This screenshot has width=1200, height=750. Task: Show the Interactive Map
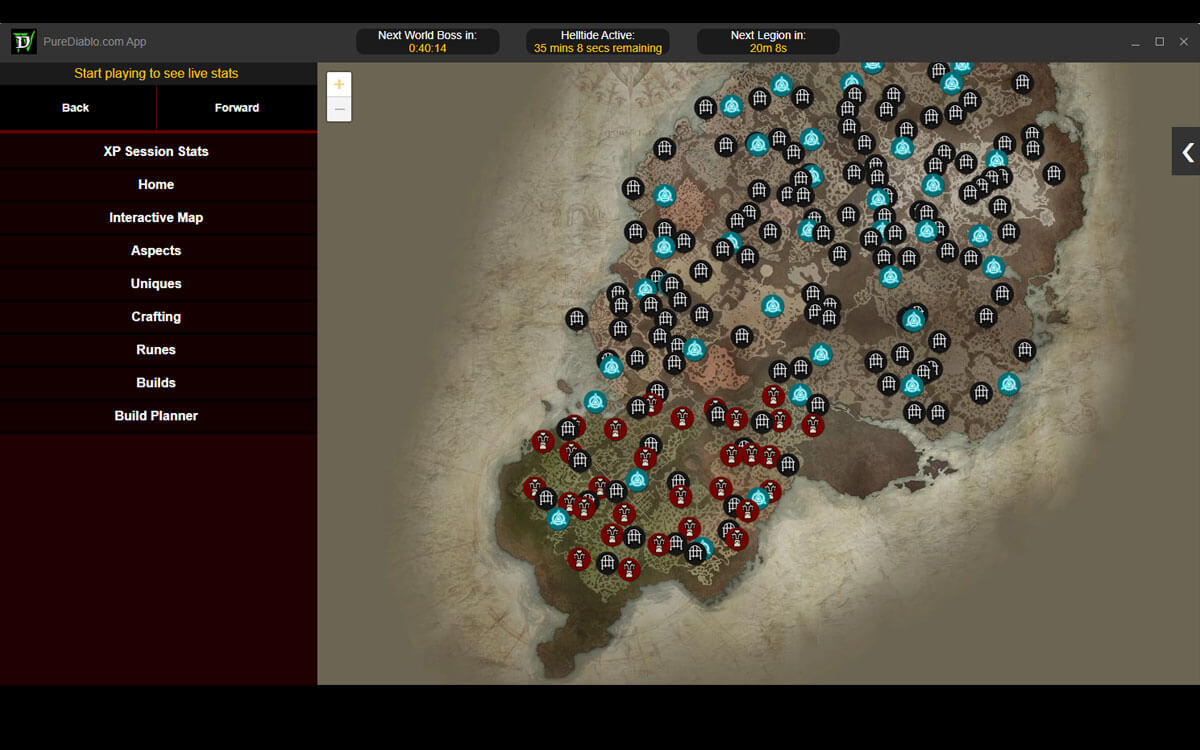[156, 217]
